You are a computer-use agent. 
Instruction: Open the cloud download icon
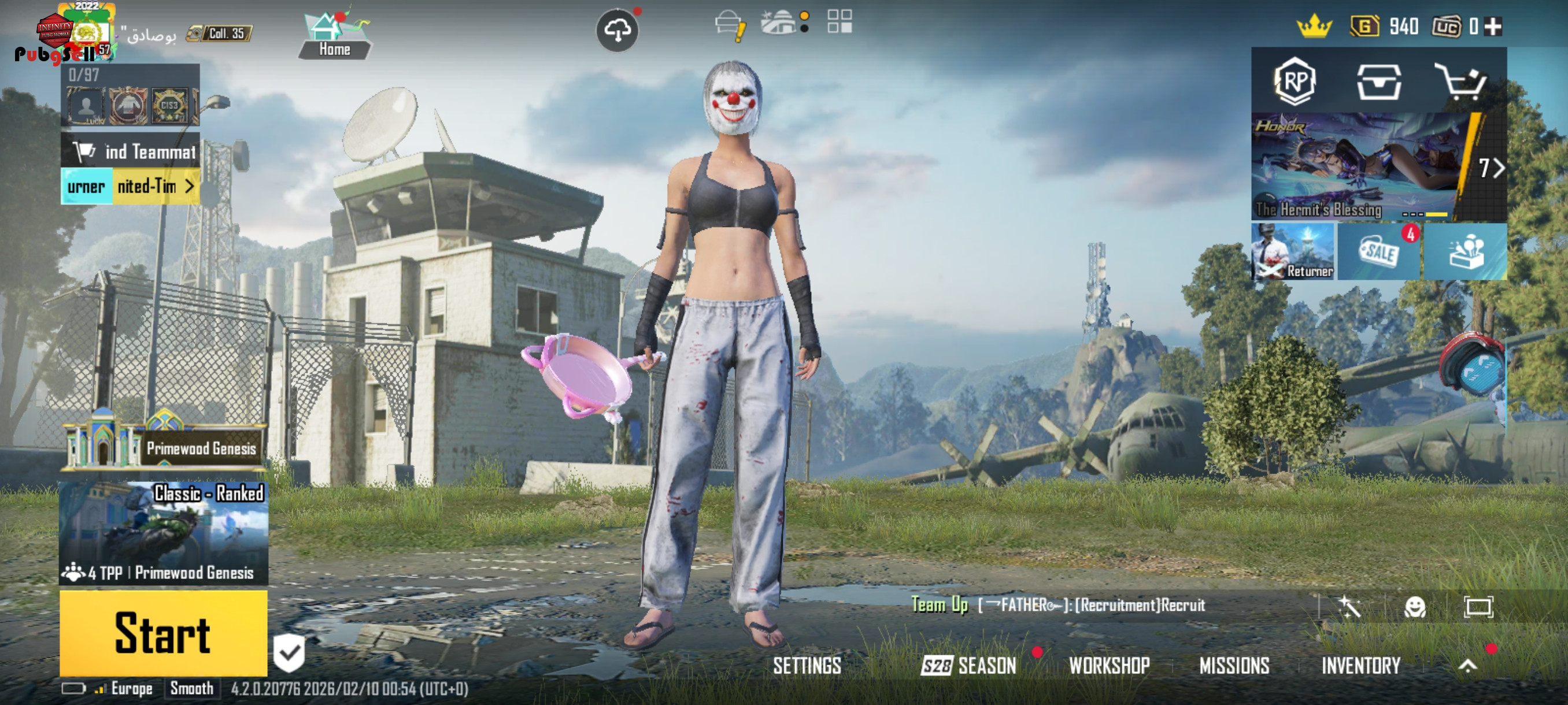pyautogui.click(x=617, y=30)
